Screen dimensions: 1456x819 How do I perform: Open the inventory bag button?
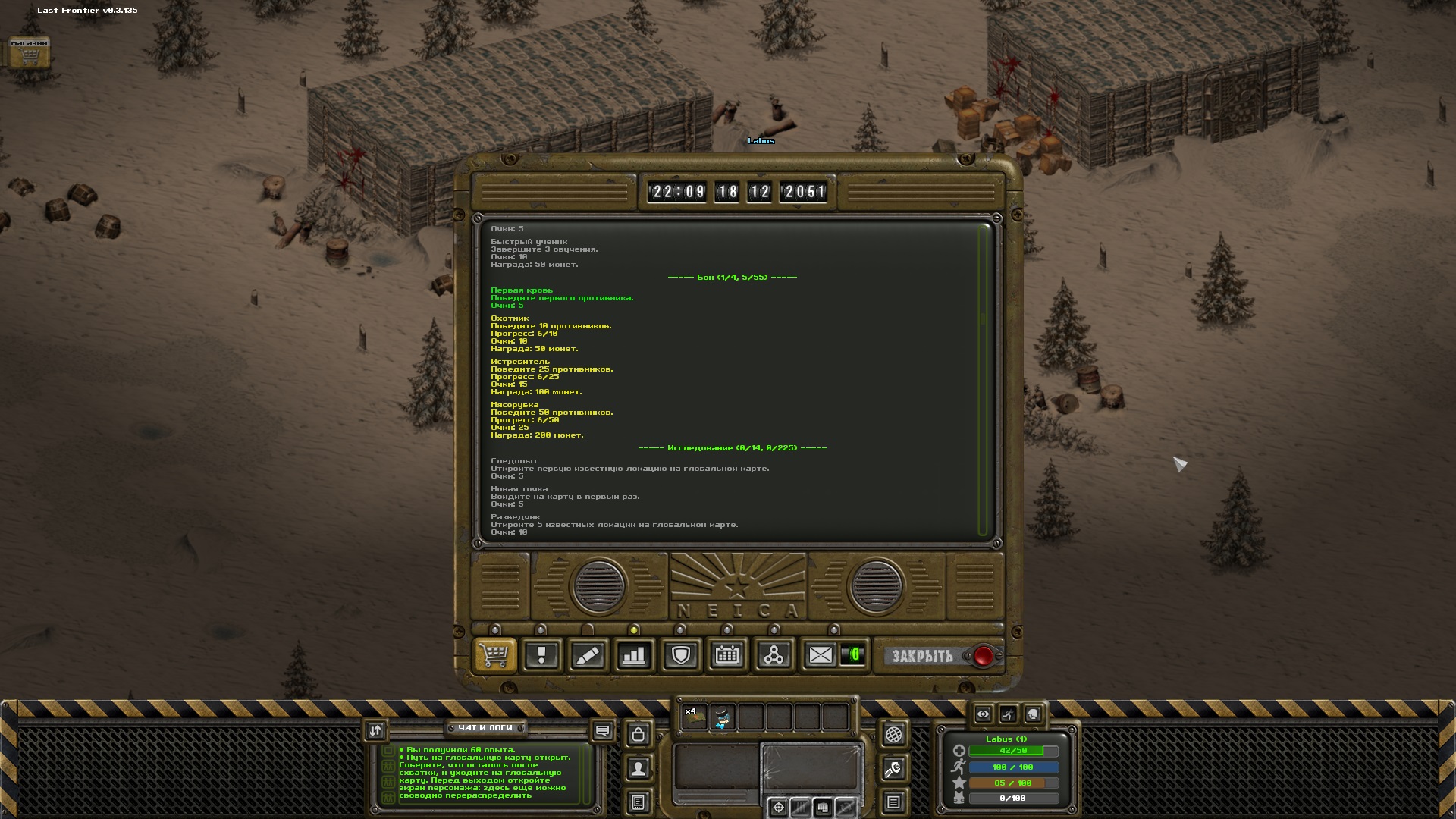point(639,734)
